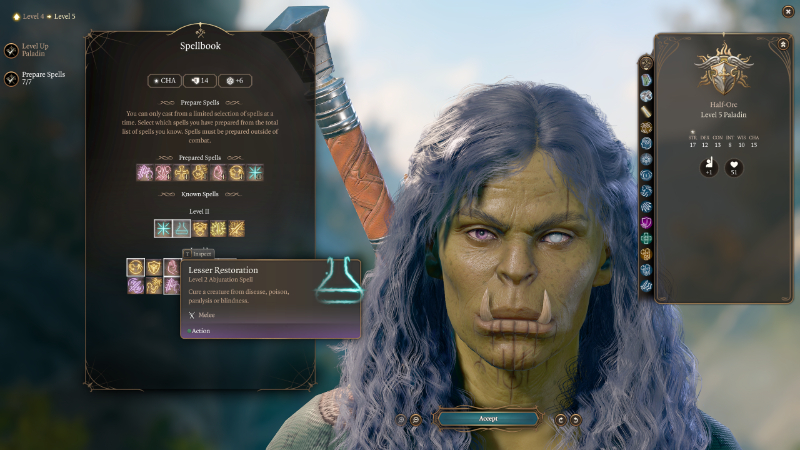Click the proficiency bonus +3 icon
Screen dimensions: 800x450
click(709, 166)
